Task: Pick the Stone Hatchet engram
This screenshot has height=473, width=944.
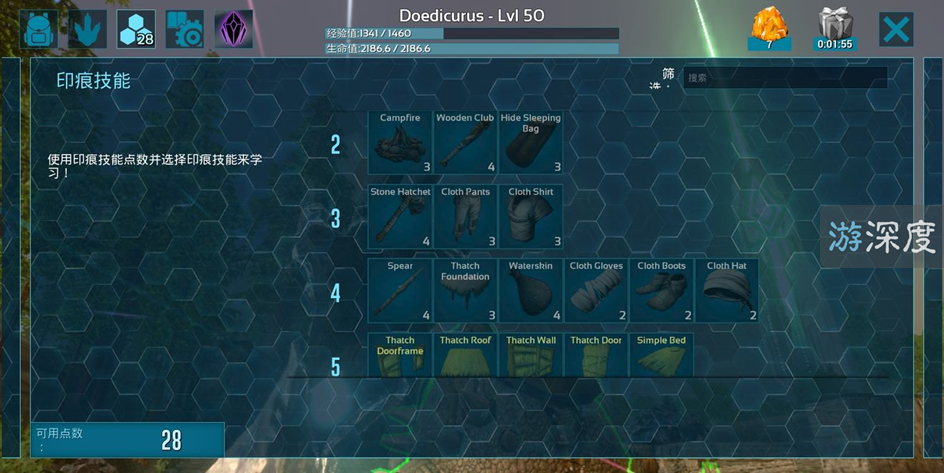Action: (x=400, y=217)
